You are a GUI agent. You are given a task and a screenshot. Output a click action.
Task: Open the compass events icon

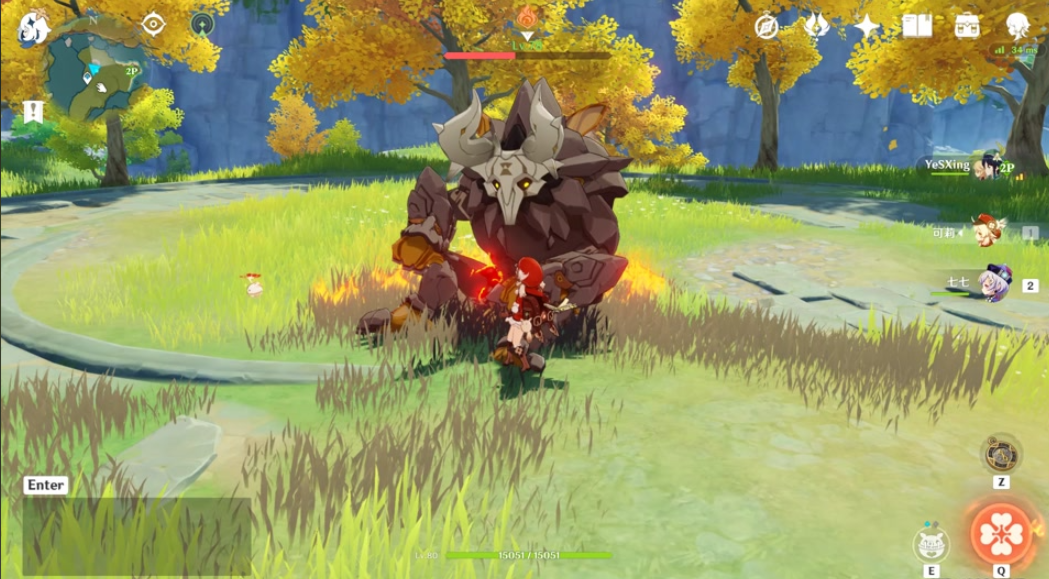[767, 26]
